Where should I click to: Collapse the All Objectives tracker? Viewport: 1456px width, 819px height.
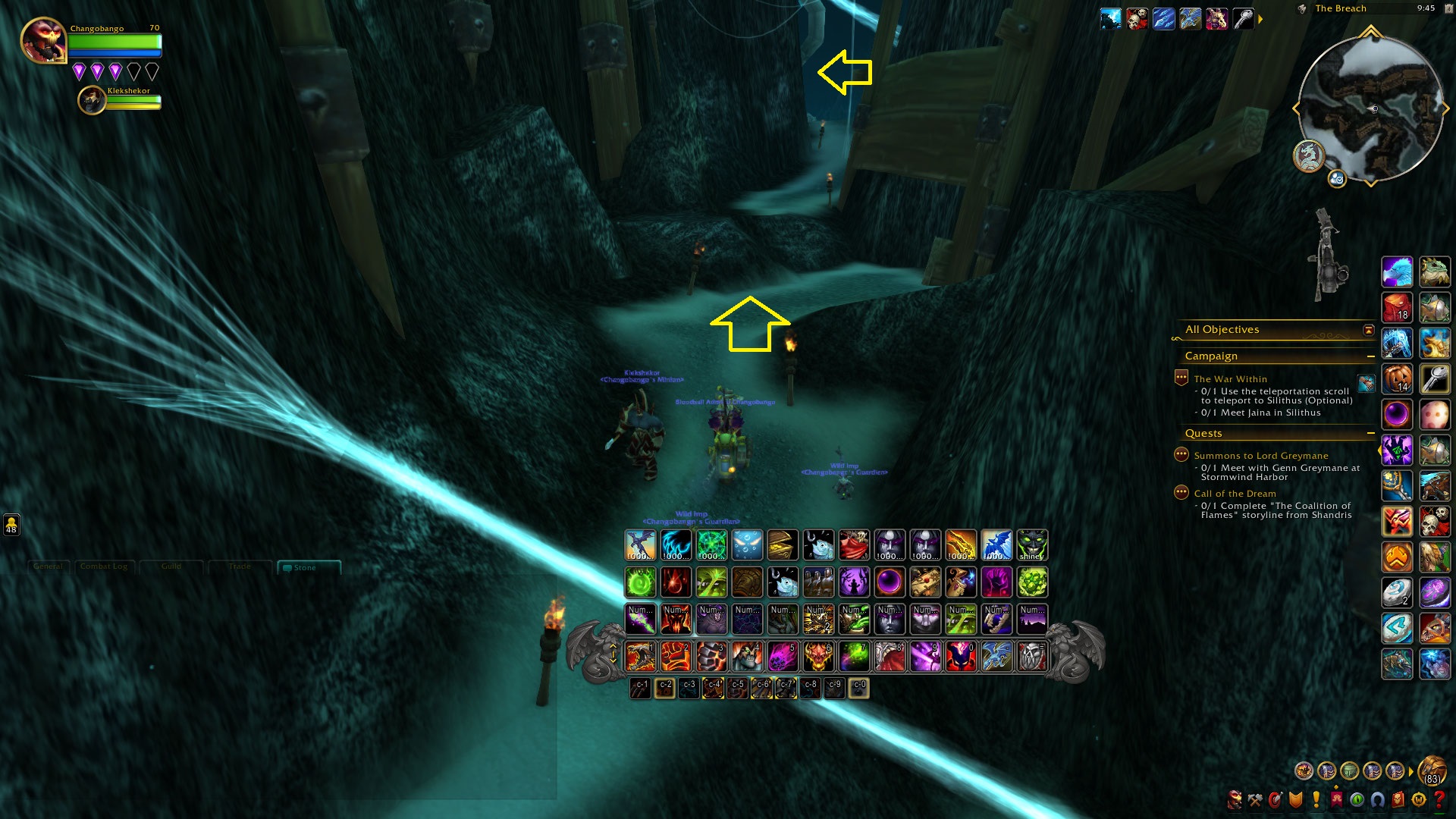(x=1369, y=330)
